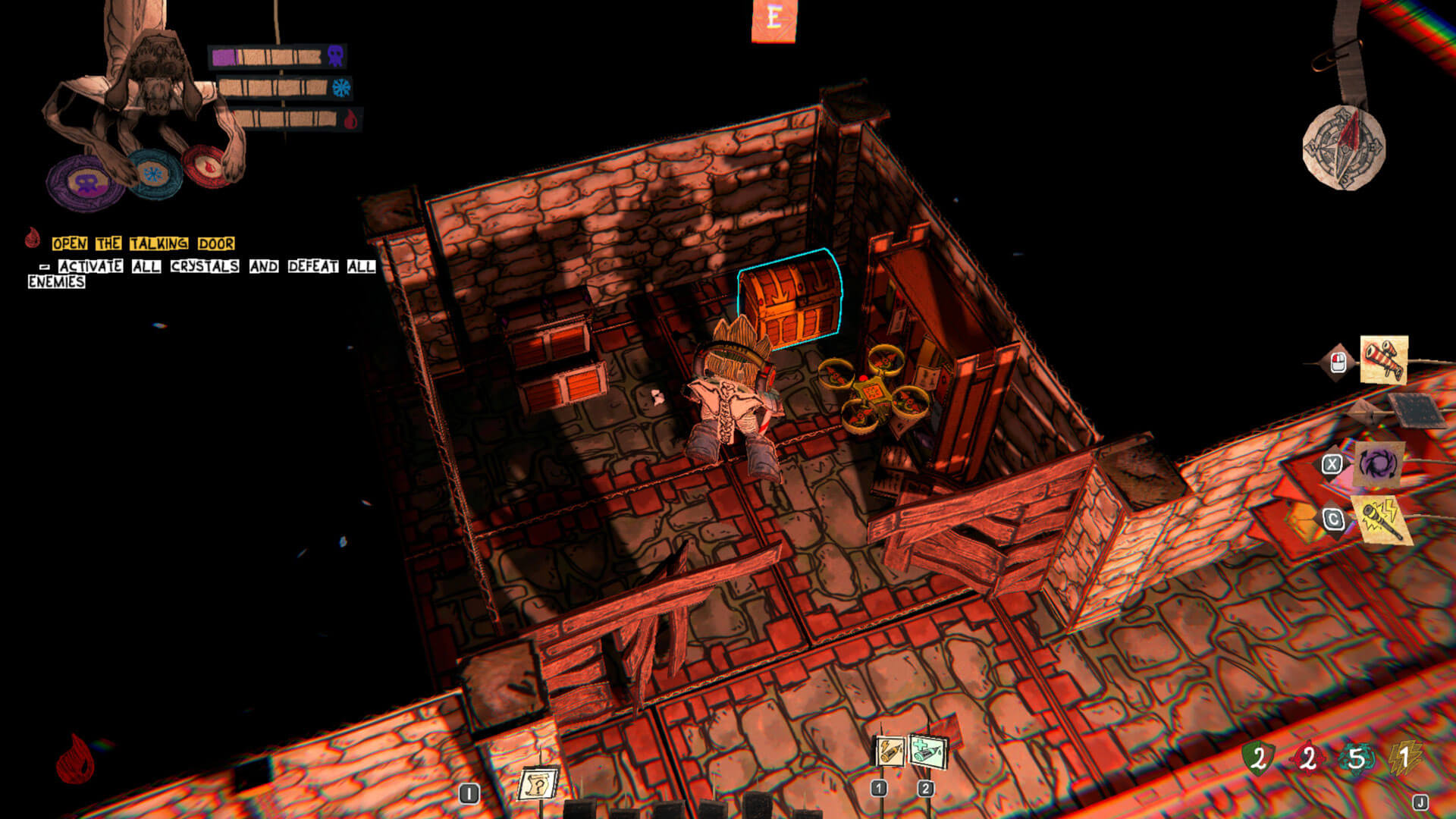Screen dimensions: 1456x819
Task: Open the quest scroll with question mark
Action: 537,784
